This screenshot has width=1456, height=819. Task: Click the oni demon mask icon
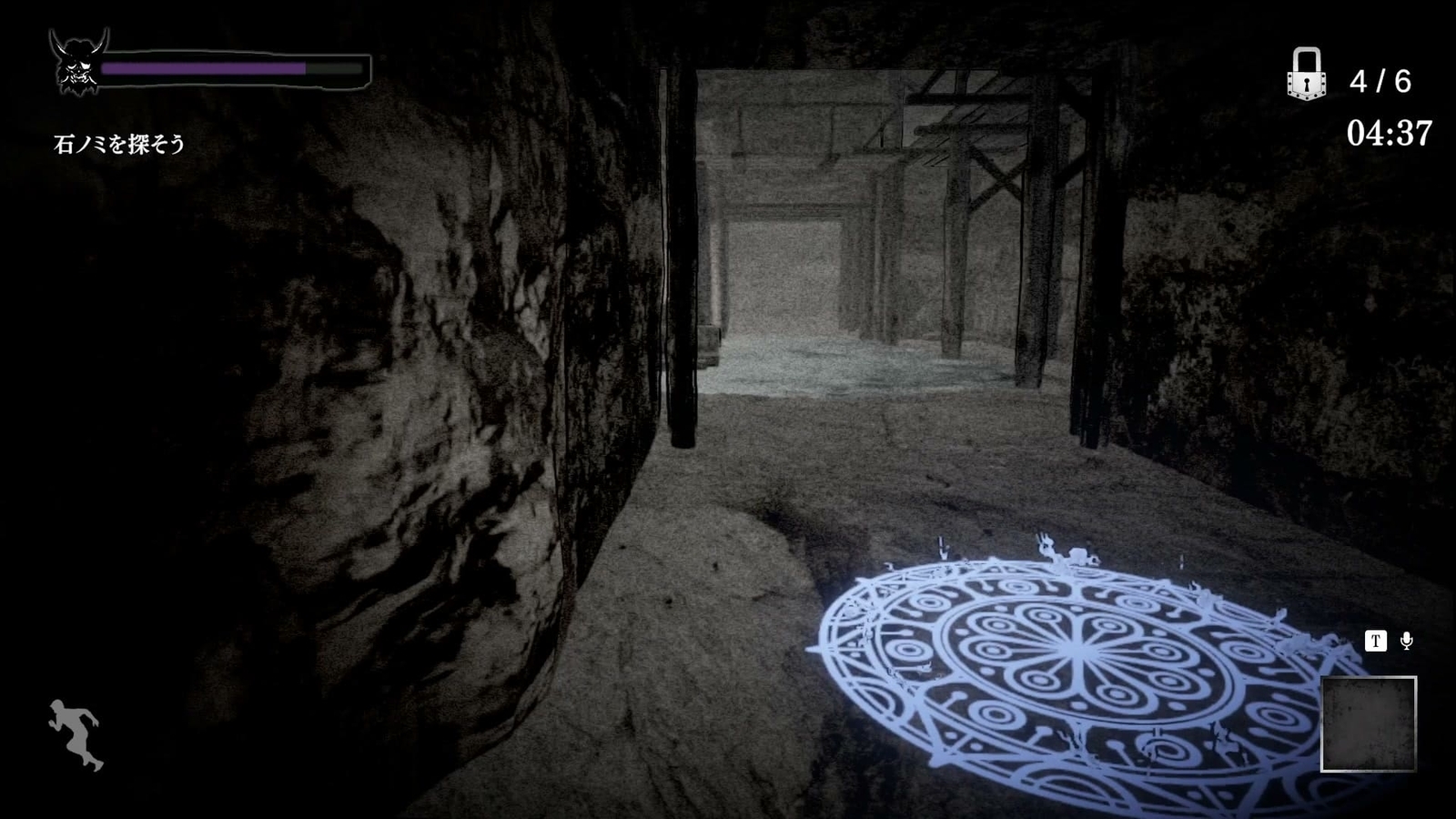(77, 64)
